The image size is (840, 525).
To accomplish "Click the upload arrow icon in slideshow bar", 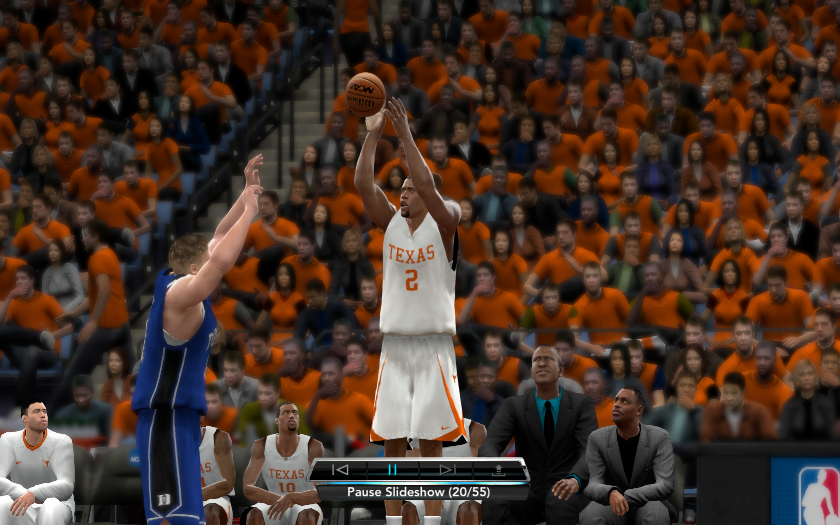I will [x=498, y=469].
